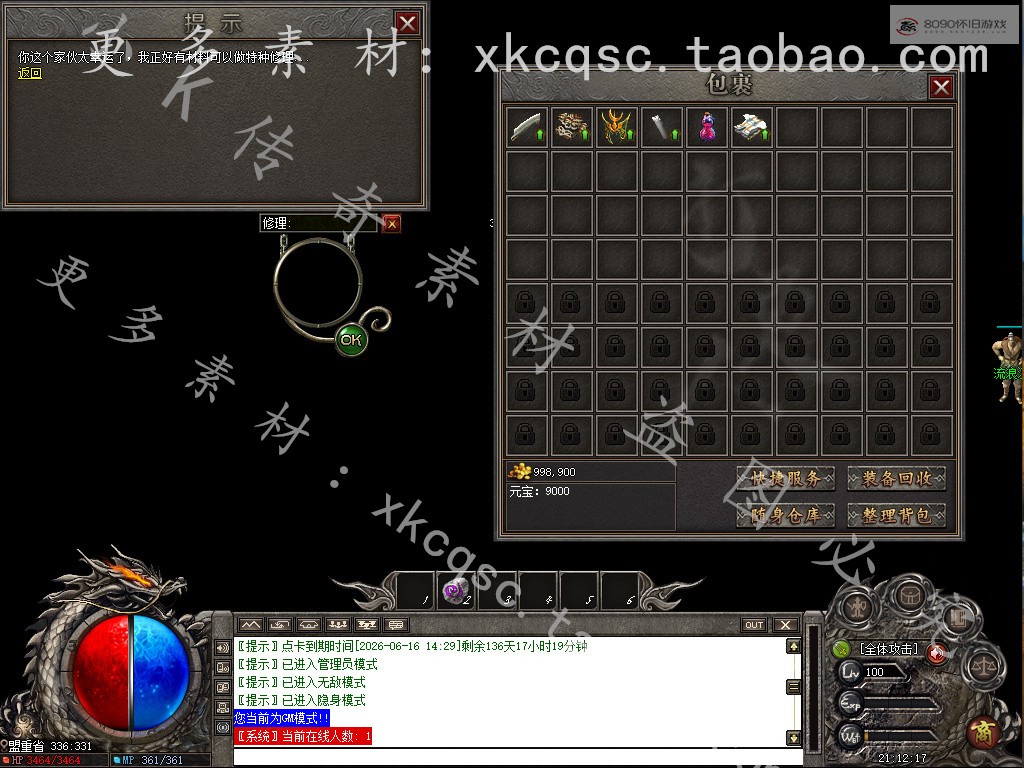Open 装备回收 equipment recycling

[896, 479]
